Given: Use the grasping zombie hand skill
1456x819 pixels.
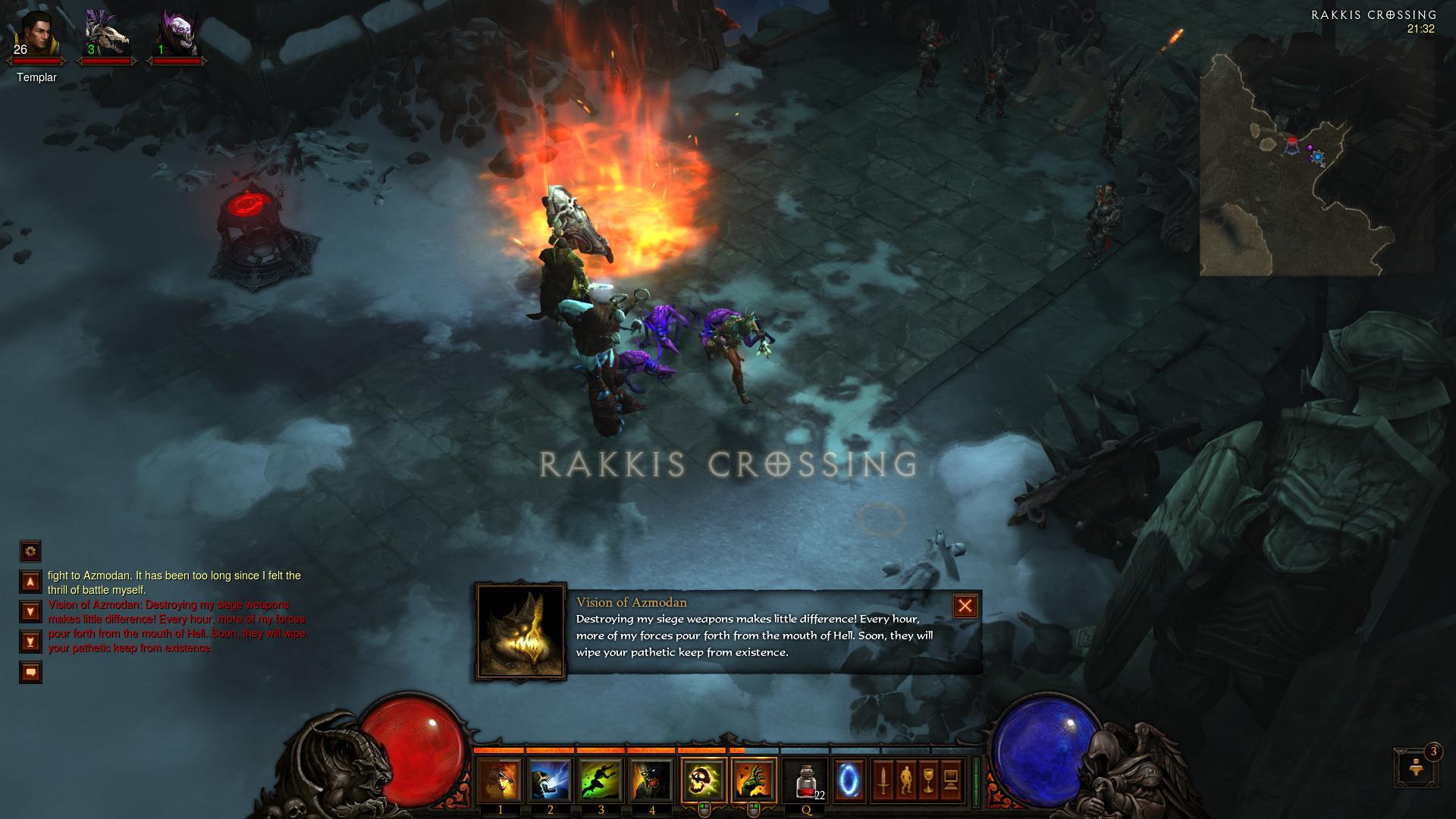Looking at the screenshot, I should coord(754,780).
